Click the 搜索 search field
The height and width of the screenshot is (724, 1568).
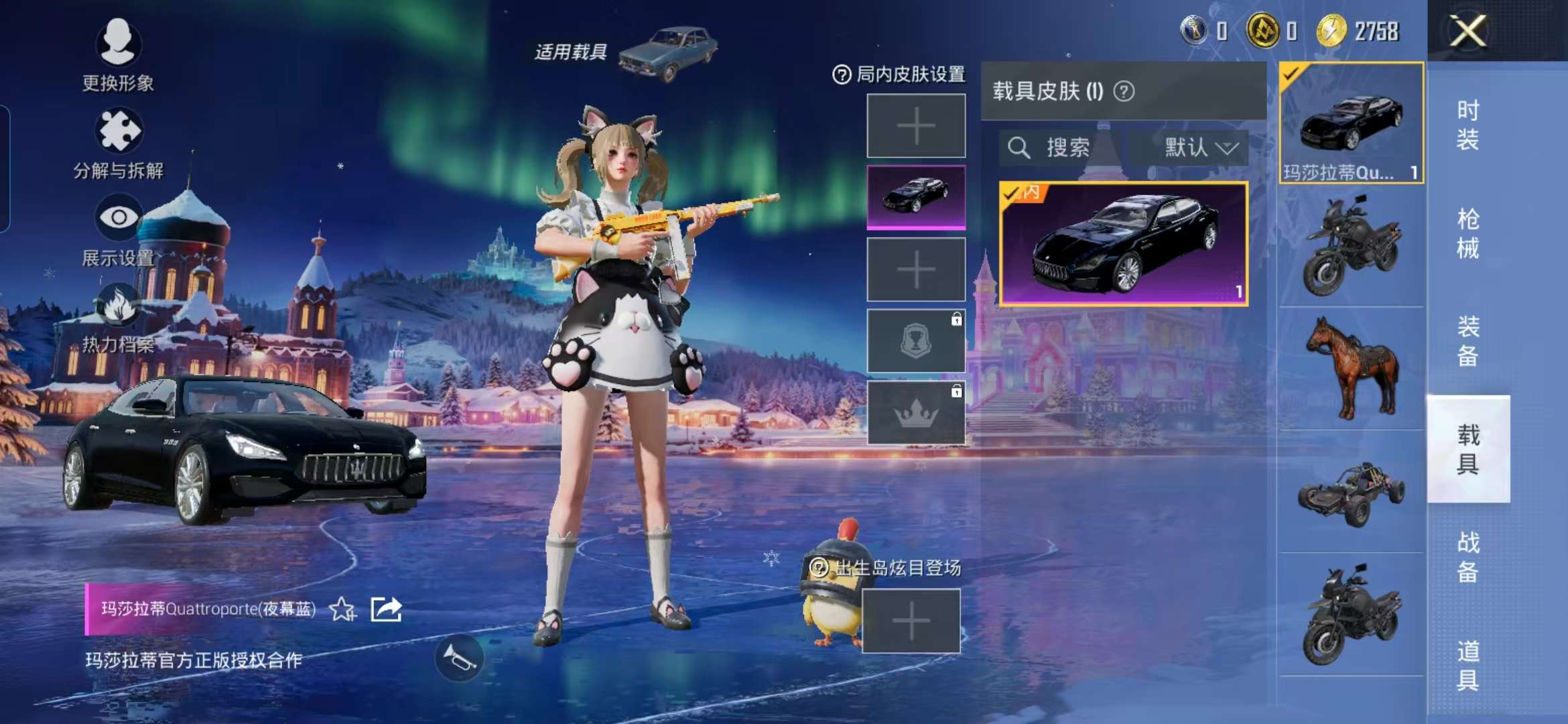(x=1059, y=147)
